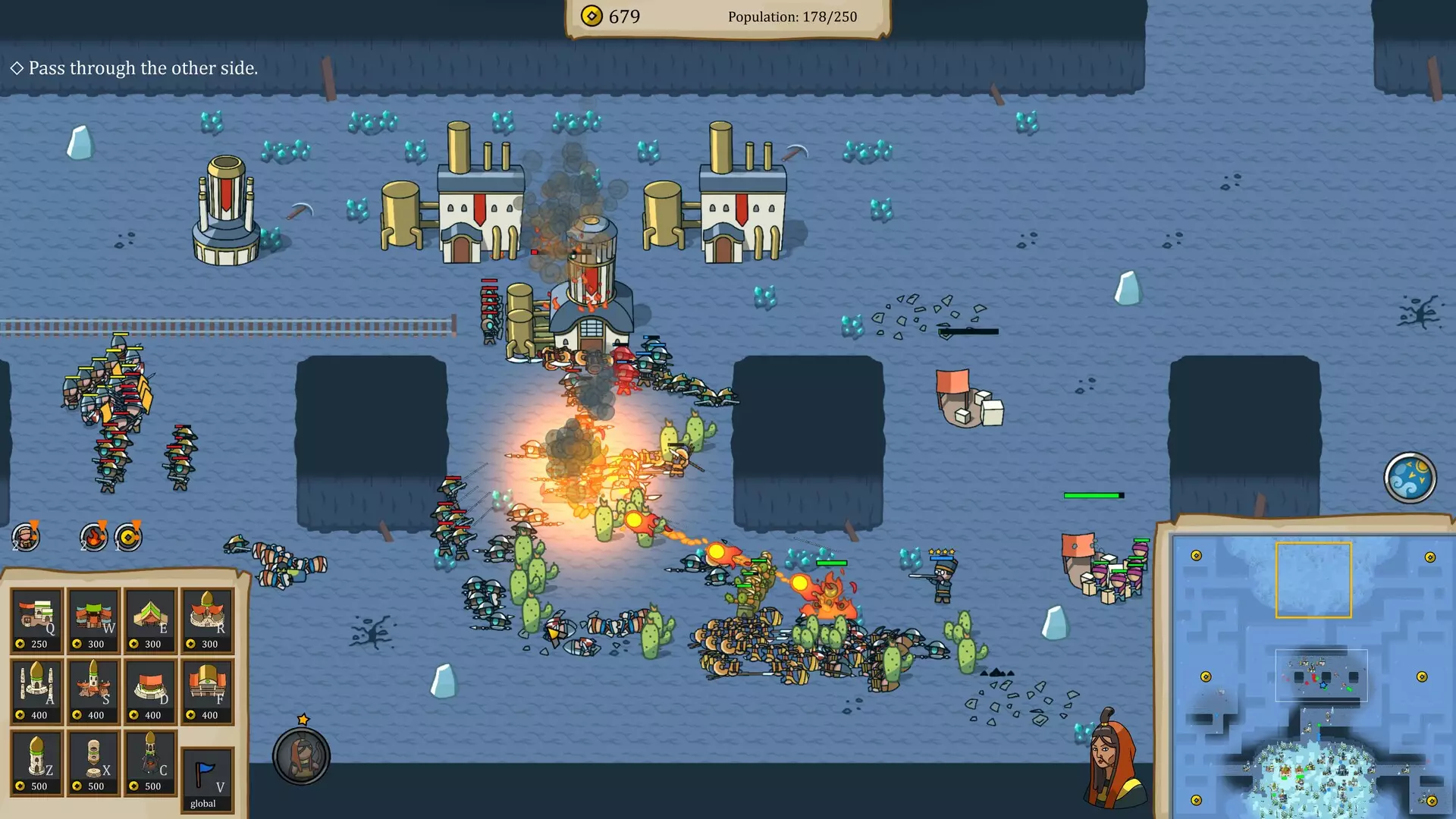Toggle the day-night moon indicator
1456x819 pixels.
tap(1411, 476)
